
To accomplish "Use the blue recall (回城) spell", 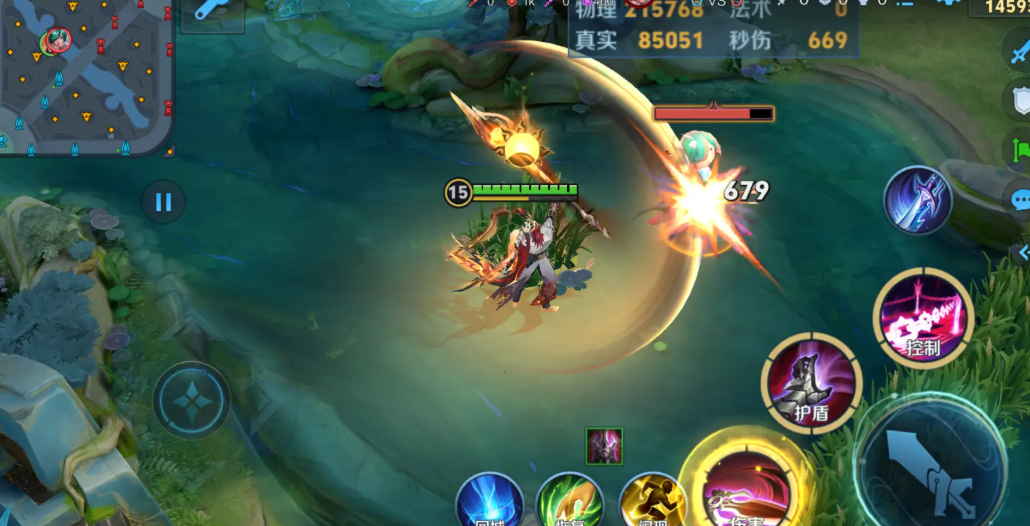I will [x=490, y=502].
